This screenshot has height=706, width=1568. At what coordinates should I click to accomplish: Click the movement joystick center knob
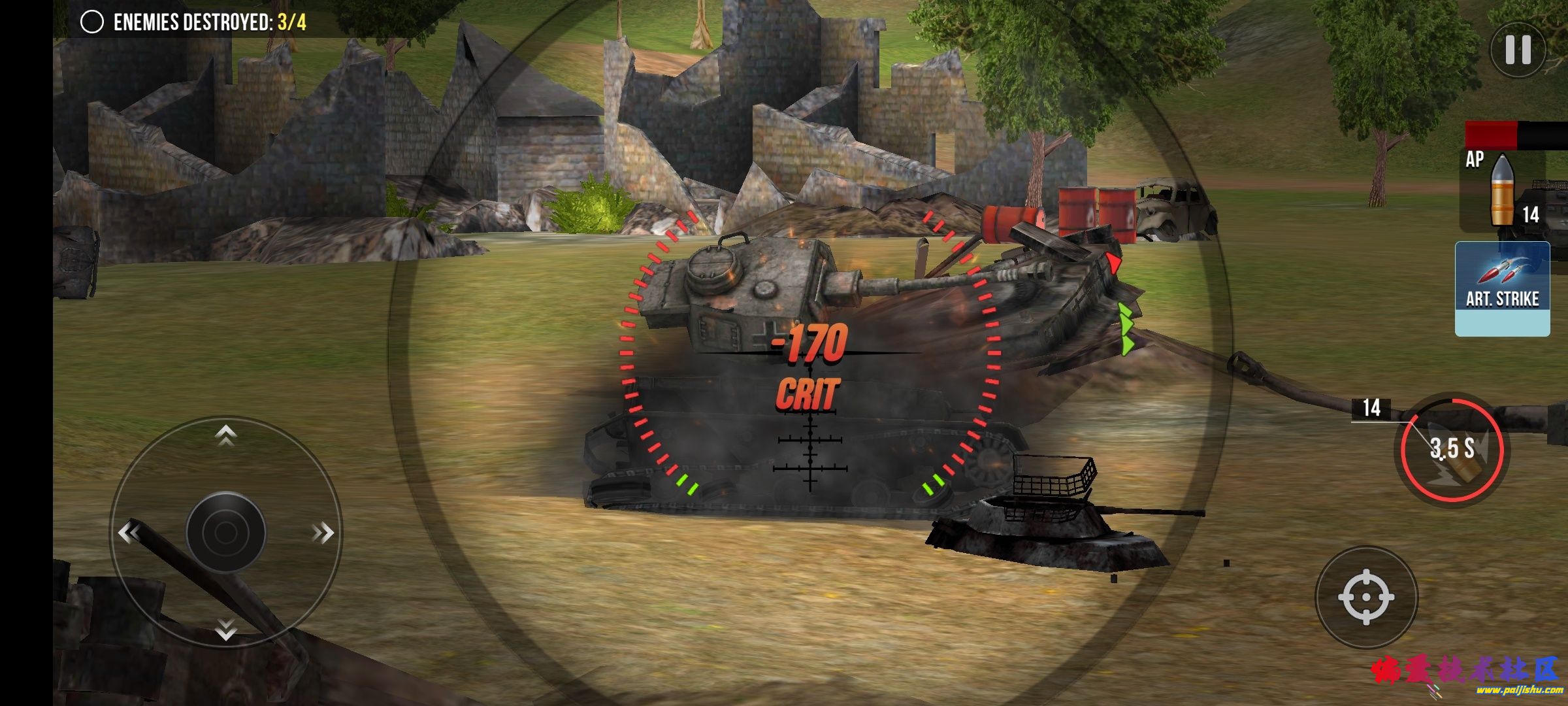(226, 533)
